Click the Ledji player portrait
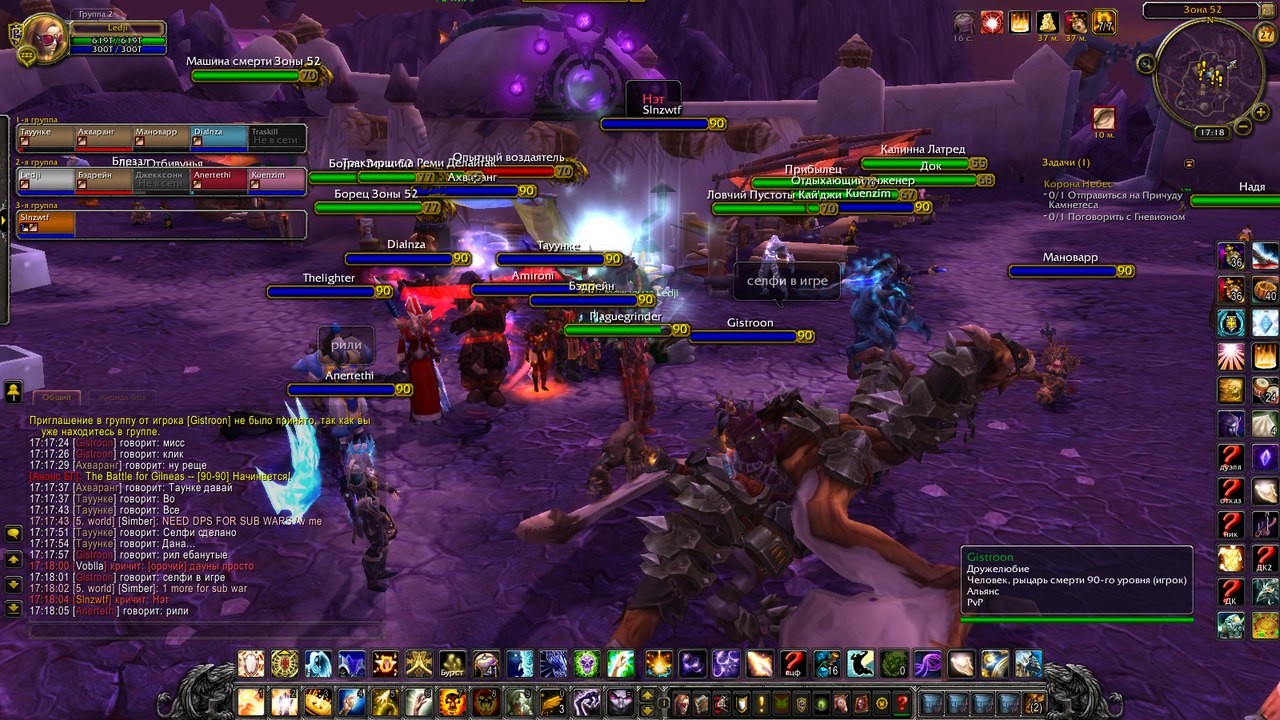The width and height of the screenshot is (1280, 720). tap(40, 36)
